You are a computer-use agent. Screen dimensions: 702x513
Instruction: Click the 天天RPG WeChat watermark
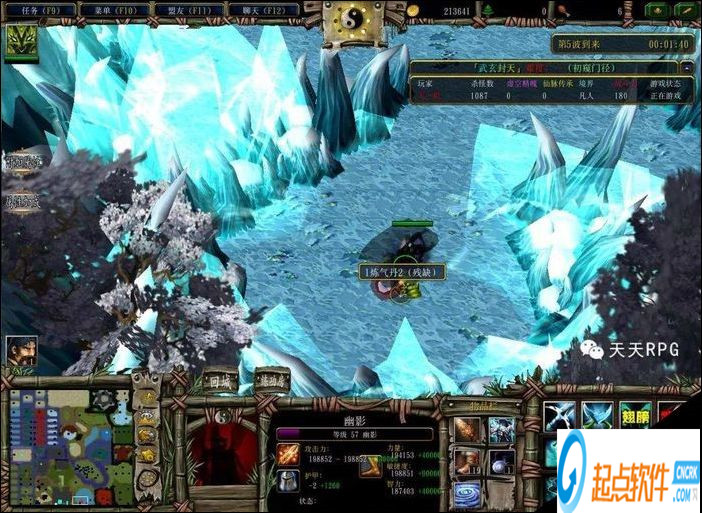click(x=631, y=350)
